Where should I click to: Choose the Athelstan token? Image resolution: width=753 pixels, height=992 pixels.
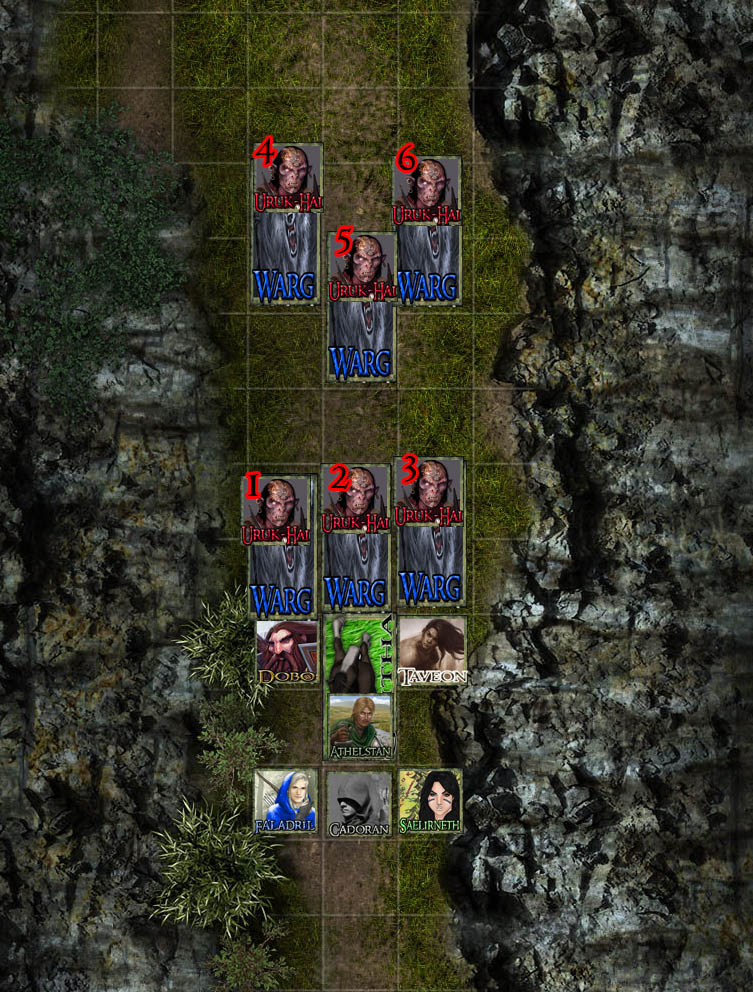[359, 726]
